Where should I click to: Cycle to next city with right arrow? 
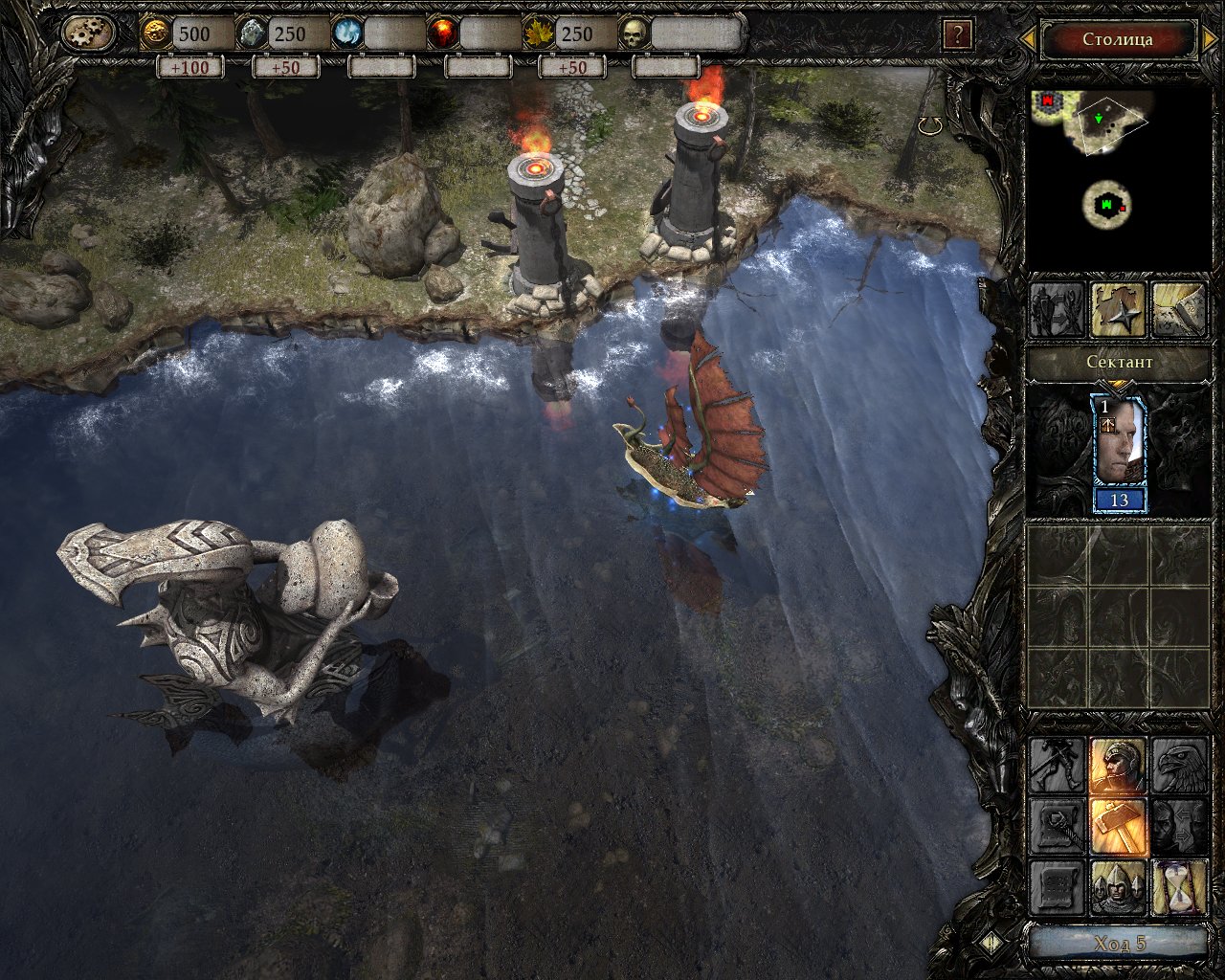point(1209,40)
